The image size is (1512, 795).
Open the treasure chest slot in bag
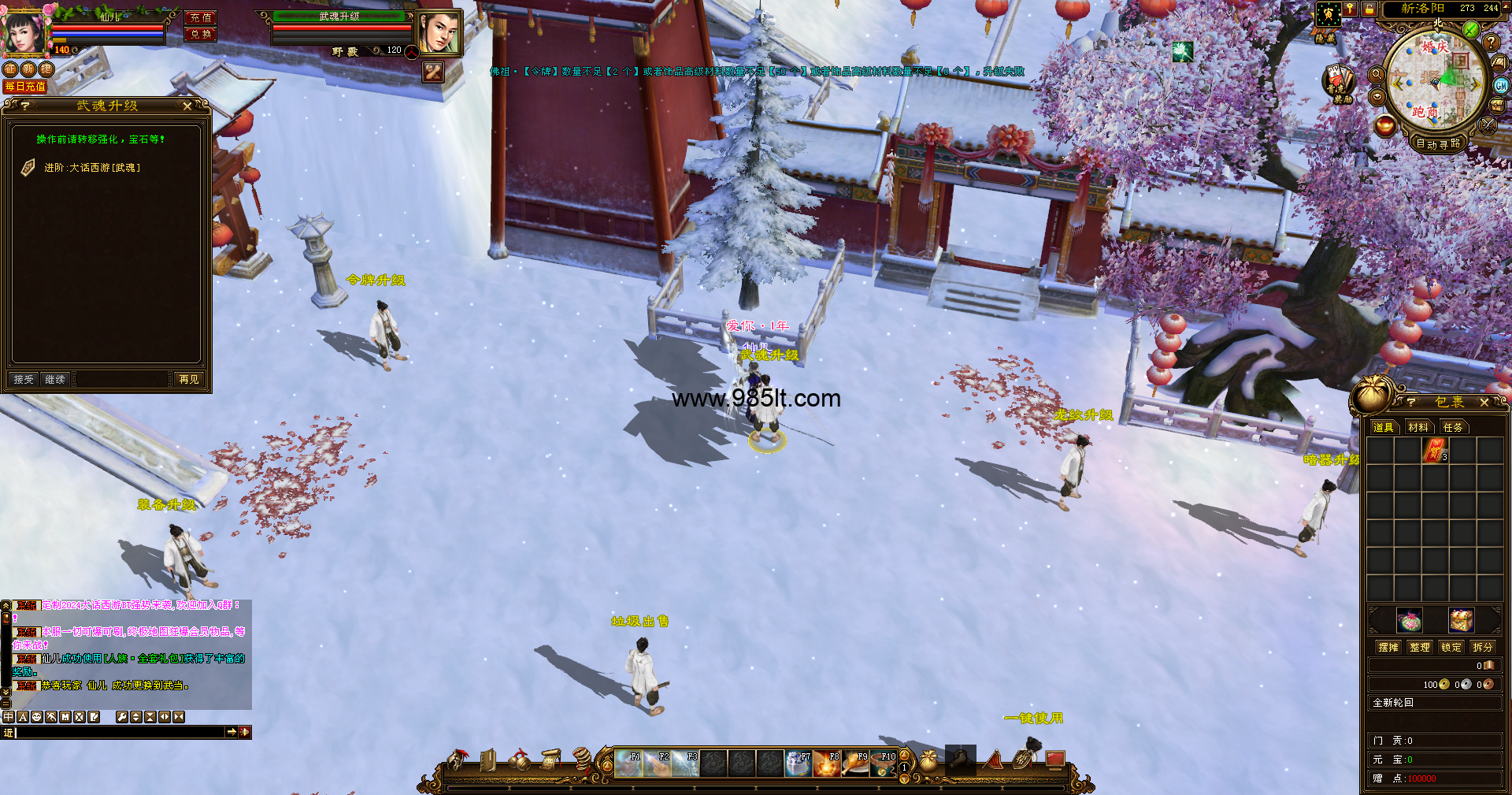pyautogui.click(x=1461, y=620)
